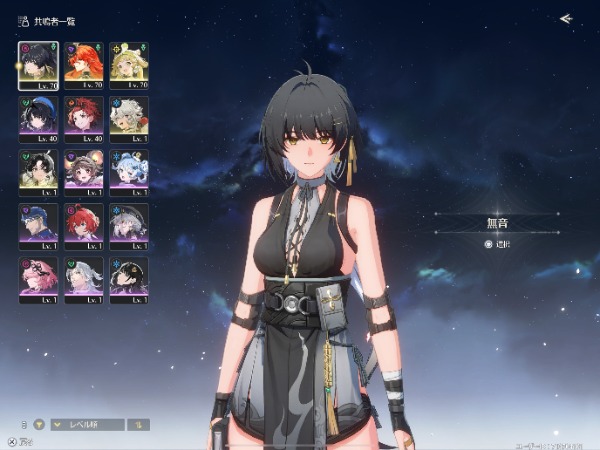
Task: Pick the brown-haired girl character portrait
Action: pyautogui.click(x=83, y=169)
